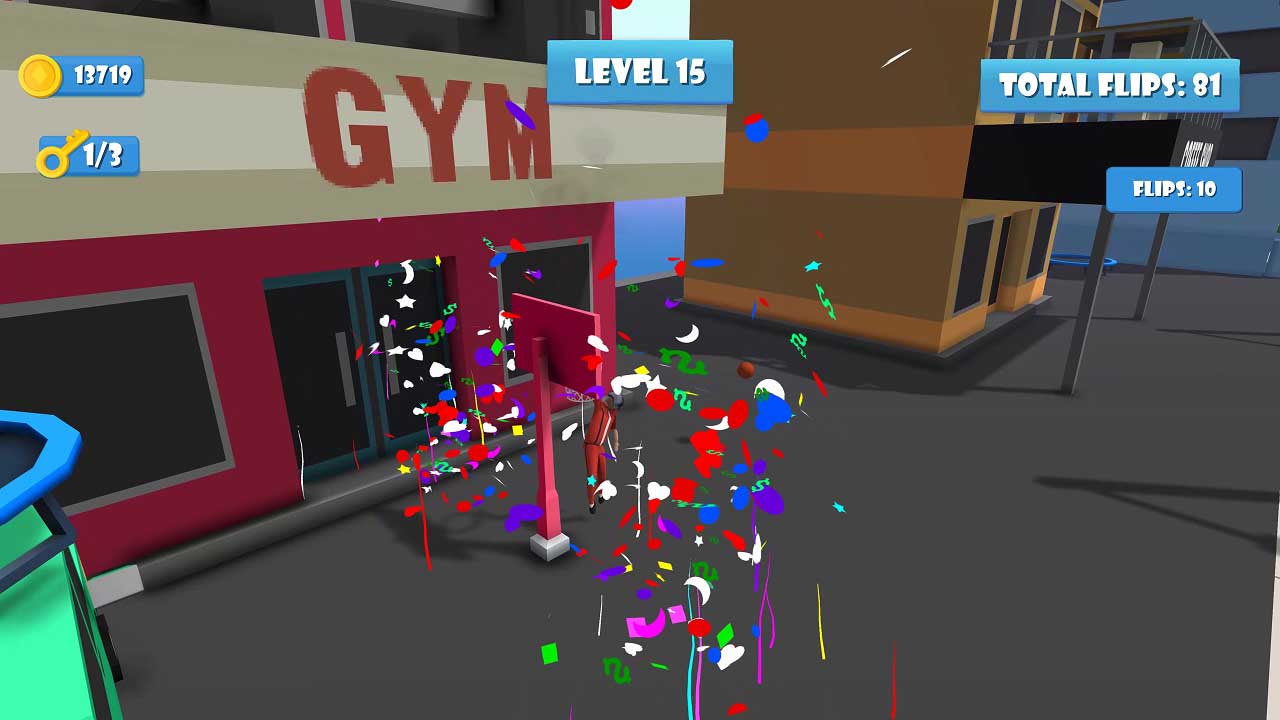Expand the LEVEL 15 banner

(x=639, y=72)
